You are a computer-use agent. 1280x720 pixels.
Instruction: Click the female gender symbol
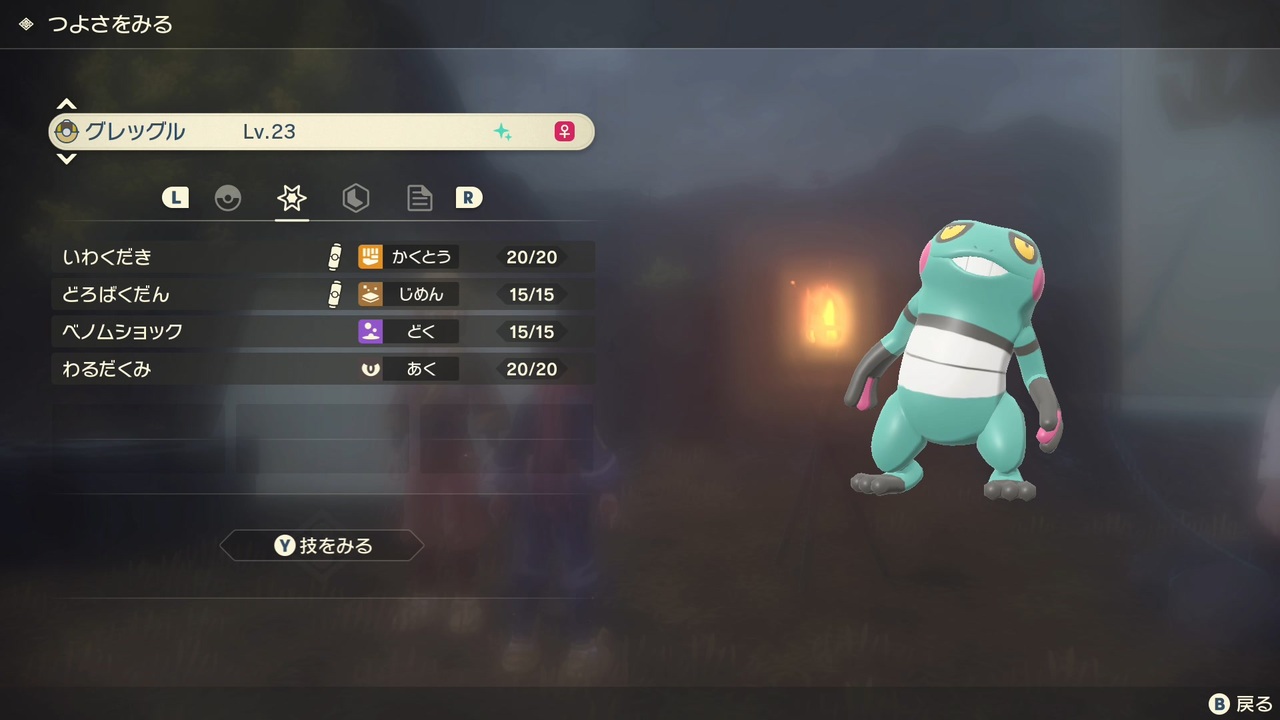coord(565,131)
